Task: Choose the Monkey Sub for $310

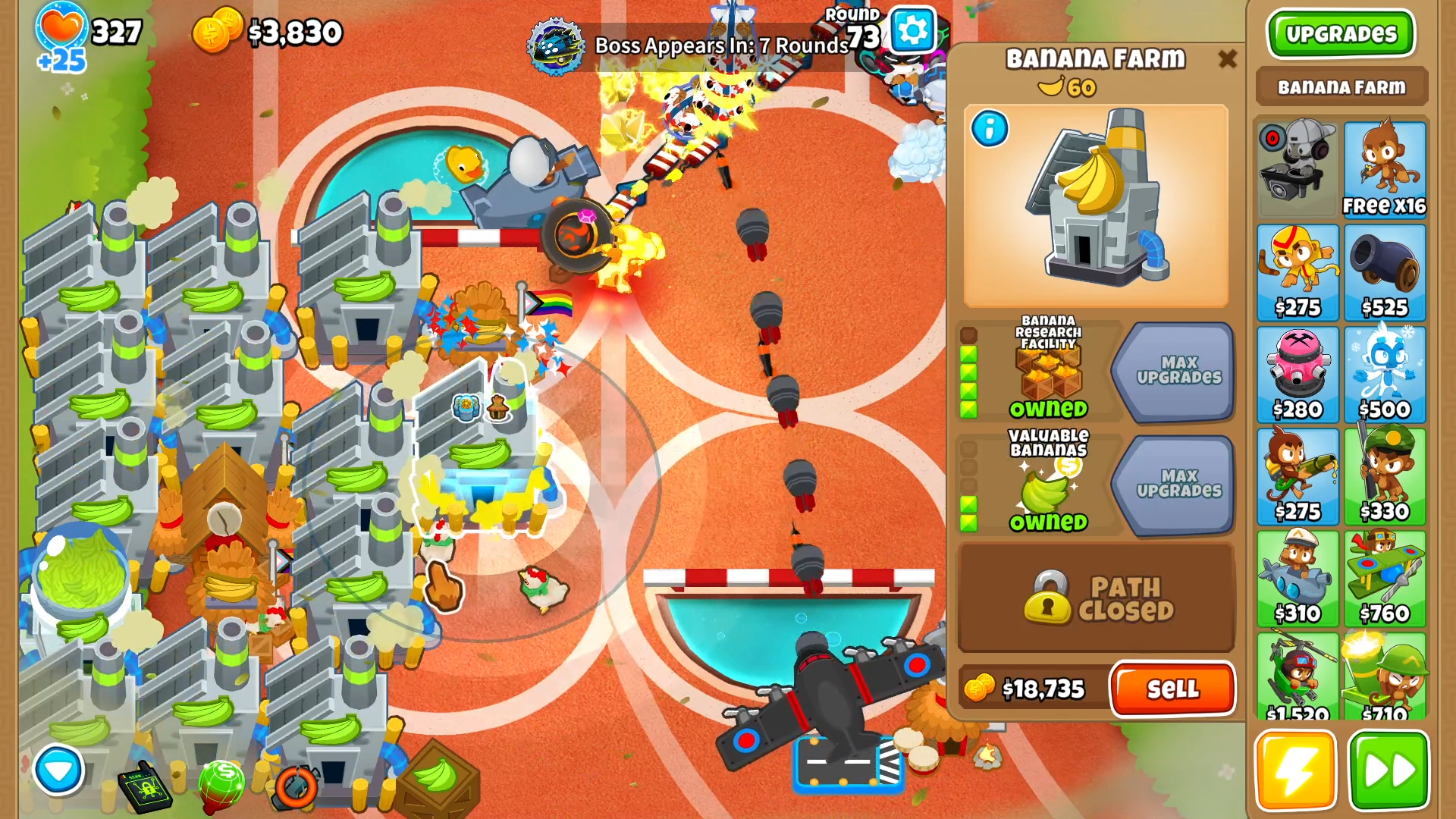Action: click(x=1298, y=578)
